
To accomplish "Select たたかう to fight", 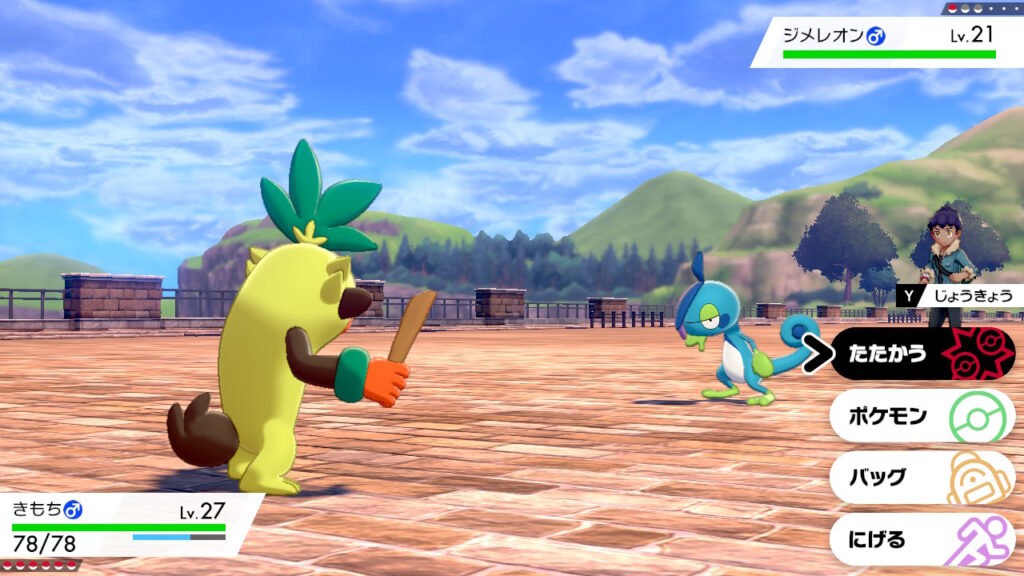I will pos(920,354).
